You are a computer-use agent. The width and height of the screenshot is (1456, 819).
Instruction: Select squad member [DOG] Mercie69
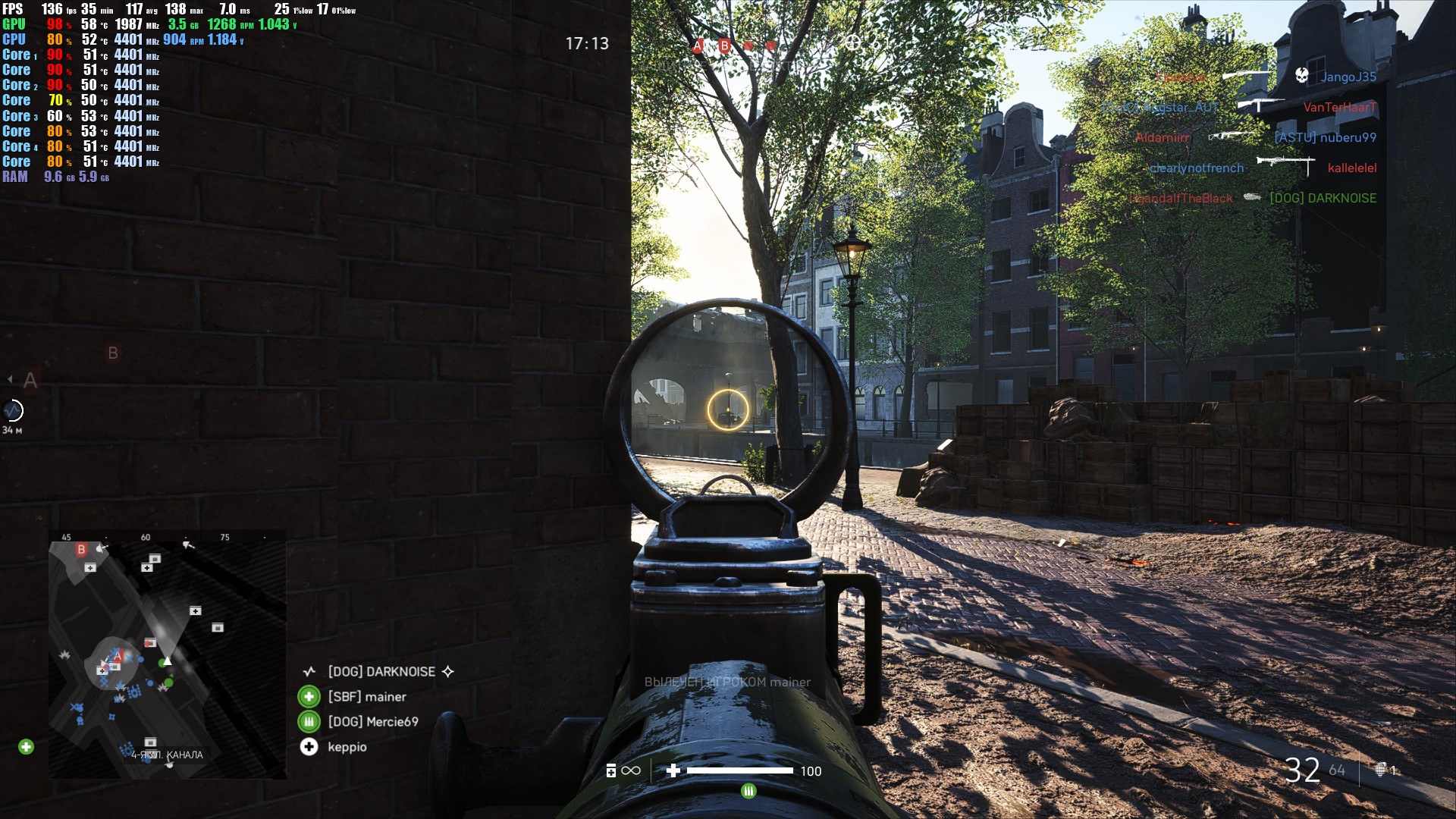[372, 722]
